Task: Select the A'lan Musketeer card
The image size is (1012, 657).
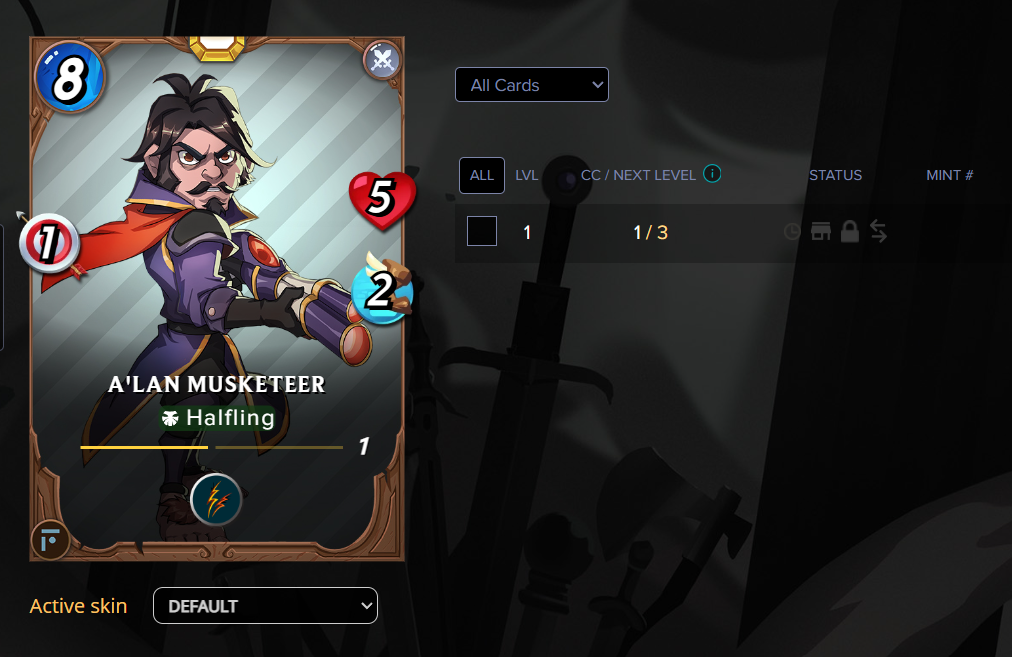Action: [x=217, y=300]
